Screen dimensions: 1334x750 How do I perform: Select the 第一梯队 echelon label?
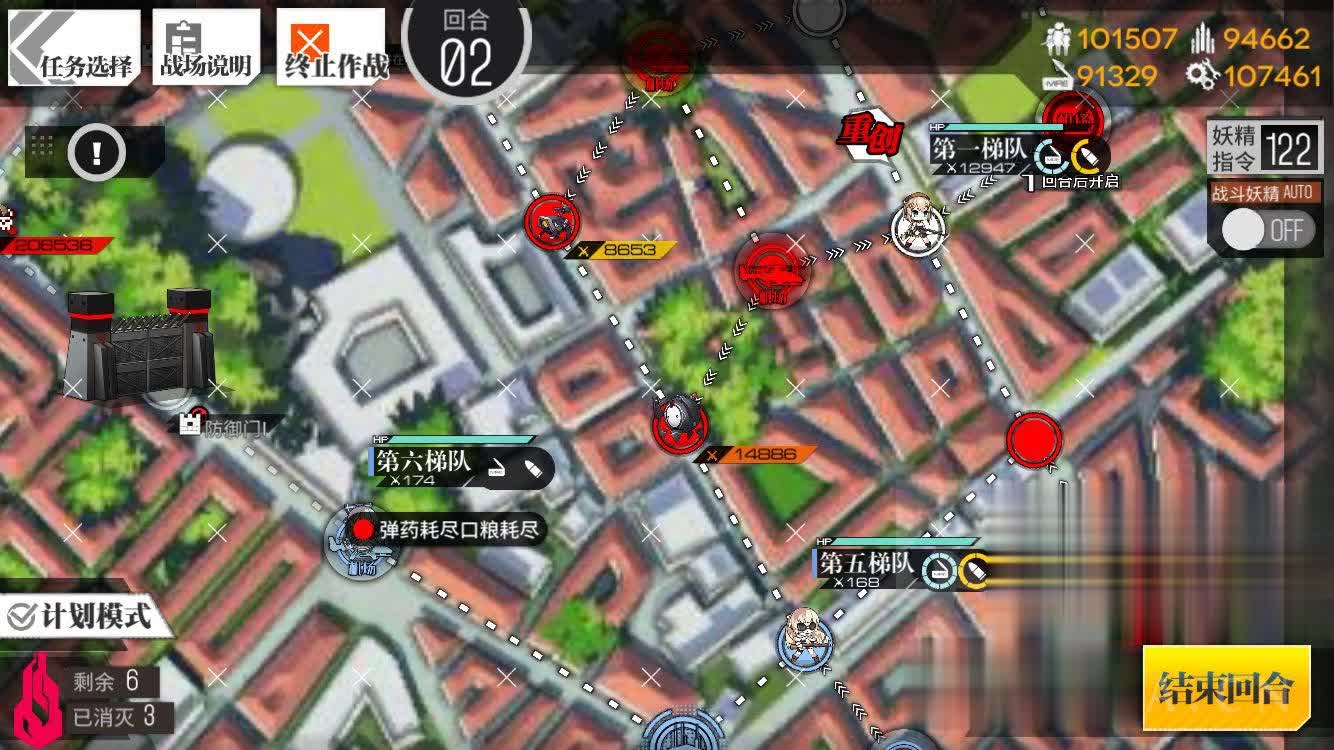tap(980, 149)
